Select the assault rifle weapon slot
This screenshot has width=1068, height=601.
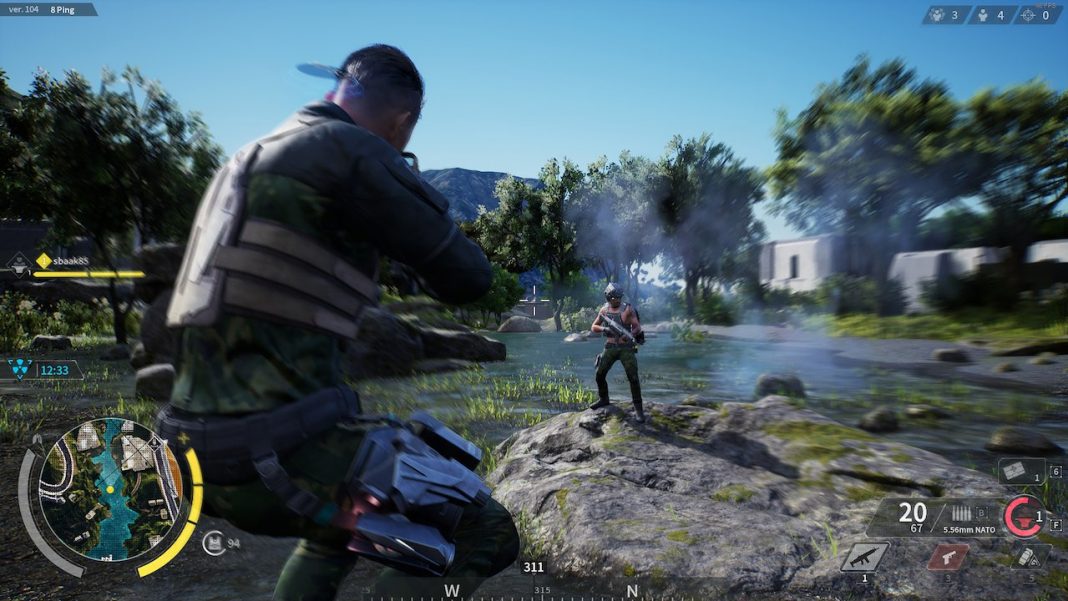point(865,557)
